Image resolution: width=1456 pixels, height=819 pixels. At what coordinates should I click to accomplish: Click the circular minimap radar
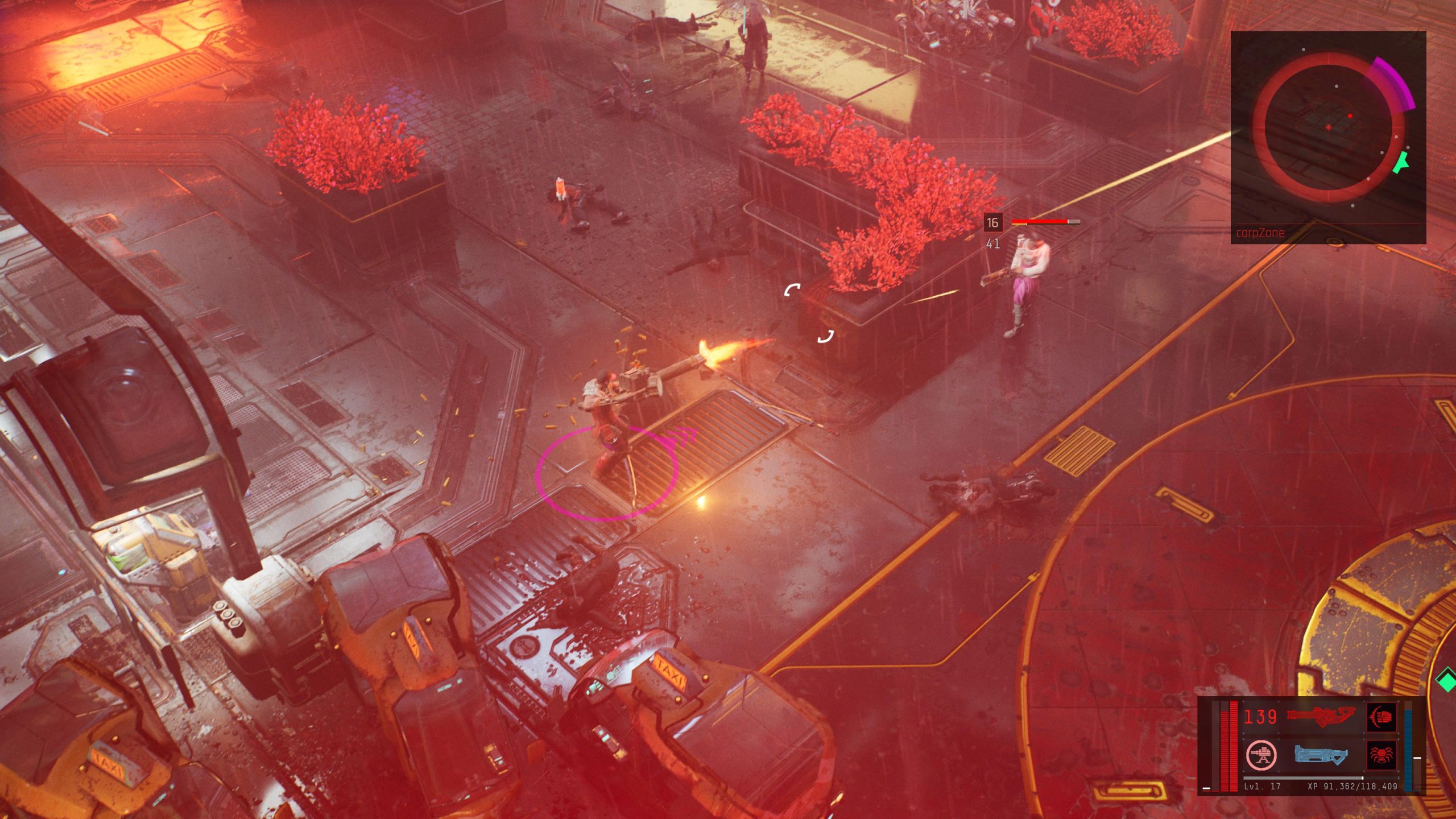point(1328,130)
